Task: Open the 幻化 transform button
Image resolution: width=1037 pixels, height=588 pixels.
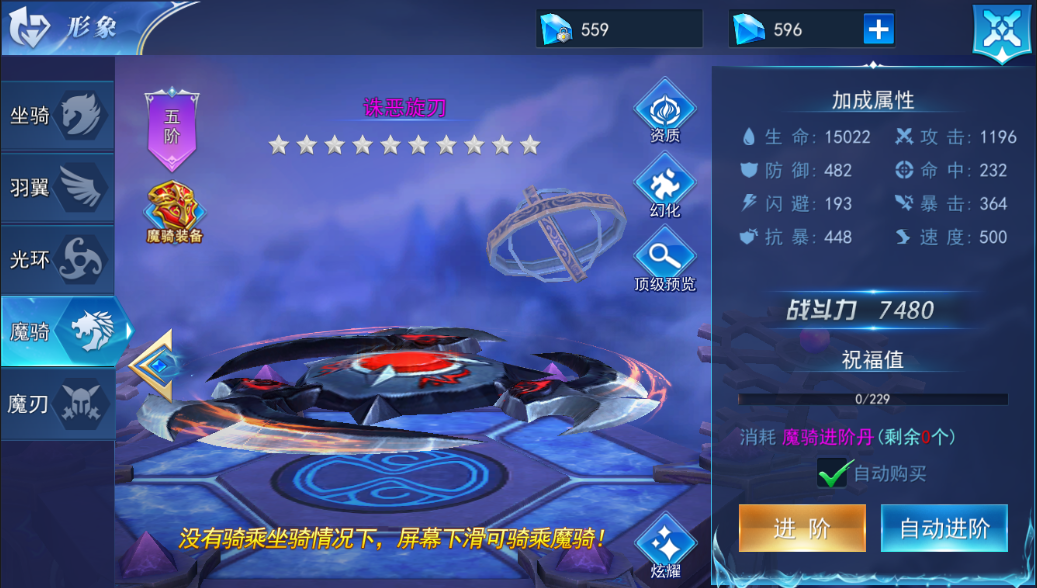Action: coord(664,188)
